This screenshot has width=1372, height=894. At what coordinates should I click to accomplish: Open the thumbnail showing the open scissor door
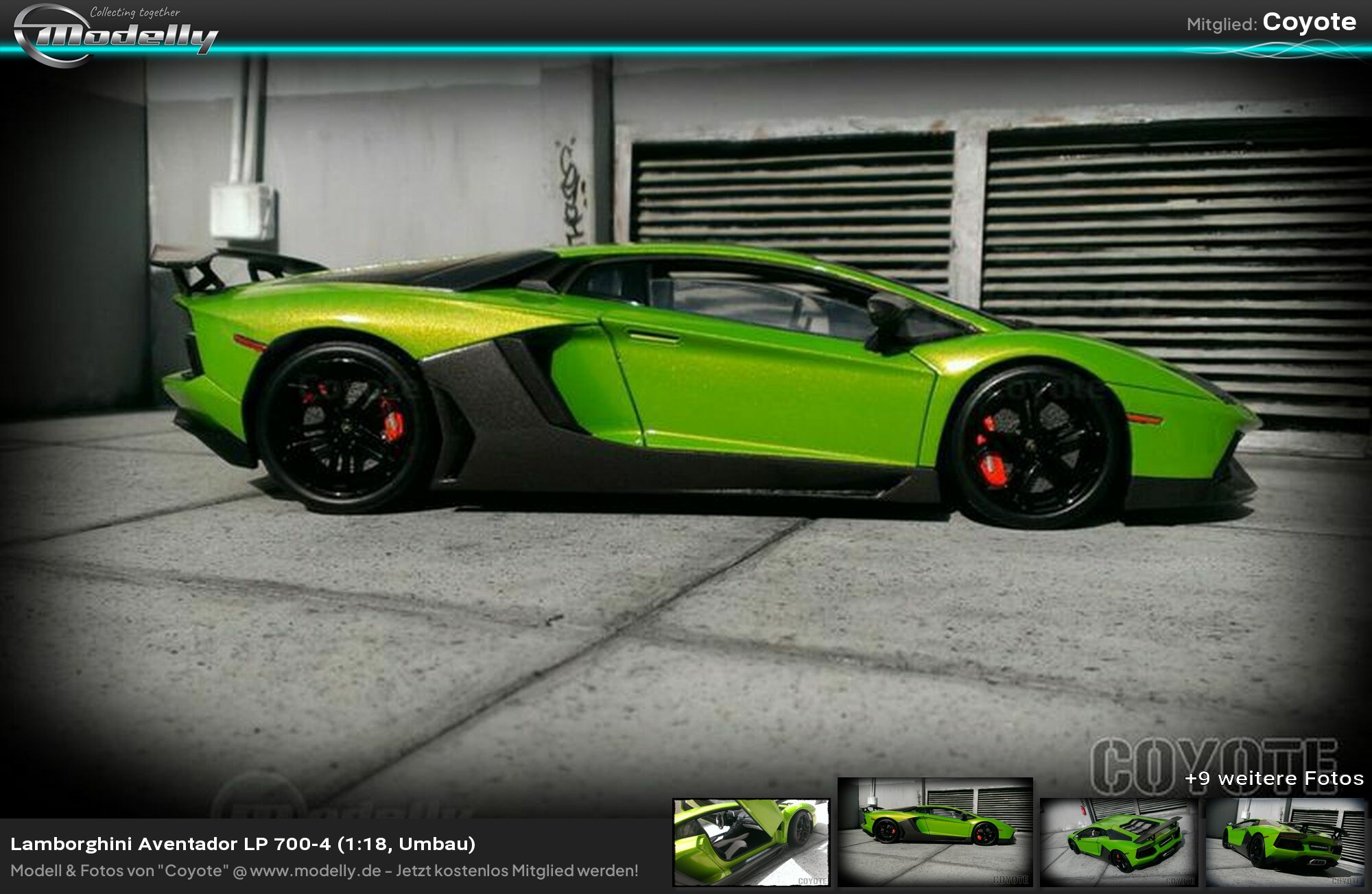(751, 843)
